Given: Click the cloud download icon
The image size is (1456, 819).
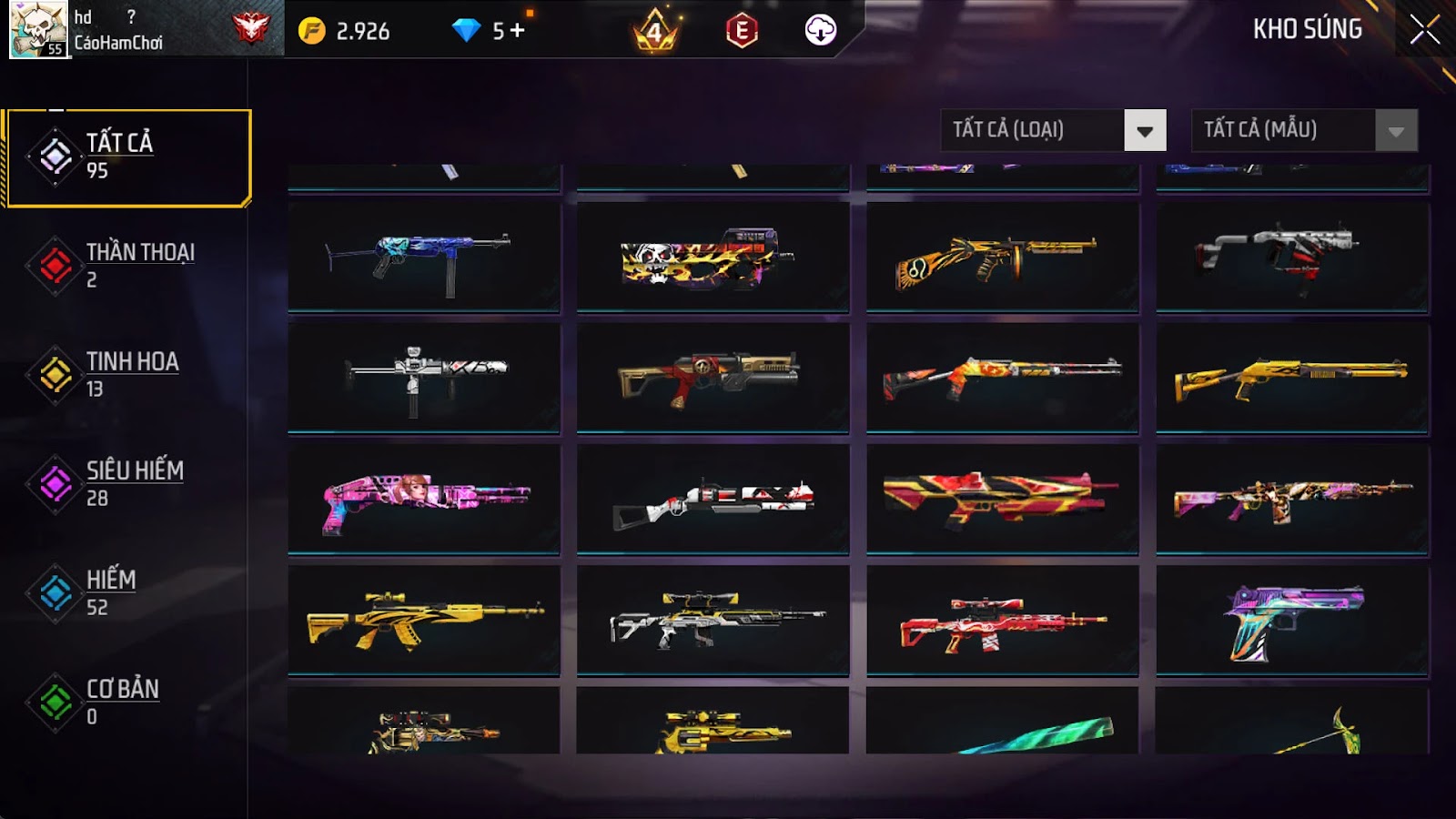Looking at the screenshot, I should (820, 30).
